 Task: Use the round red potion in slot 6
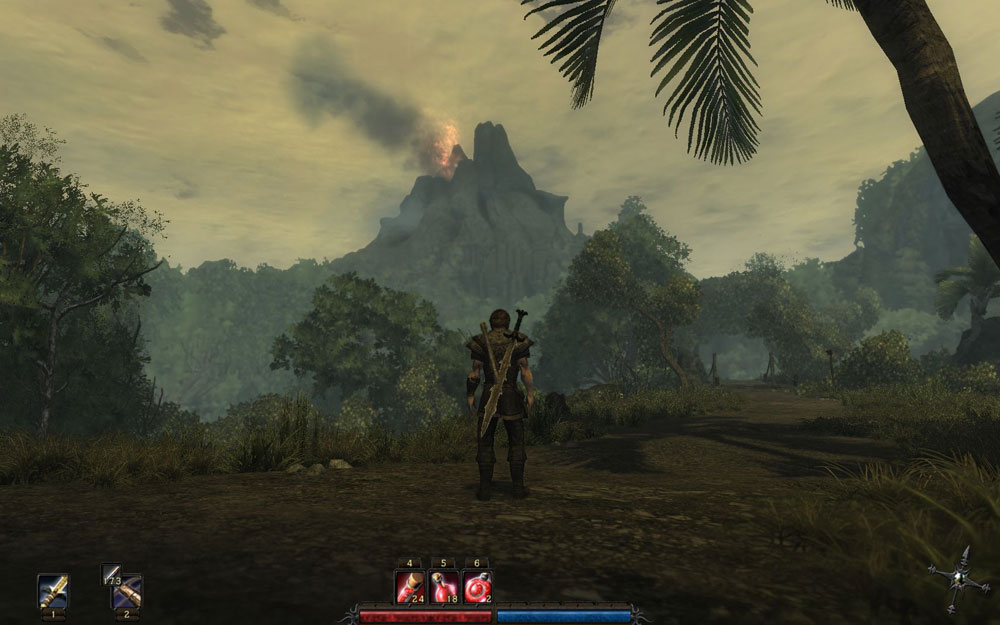478,587
